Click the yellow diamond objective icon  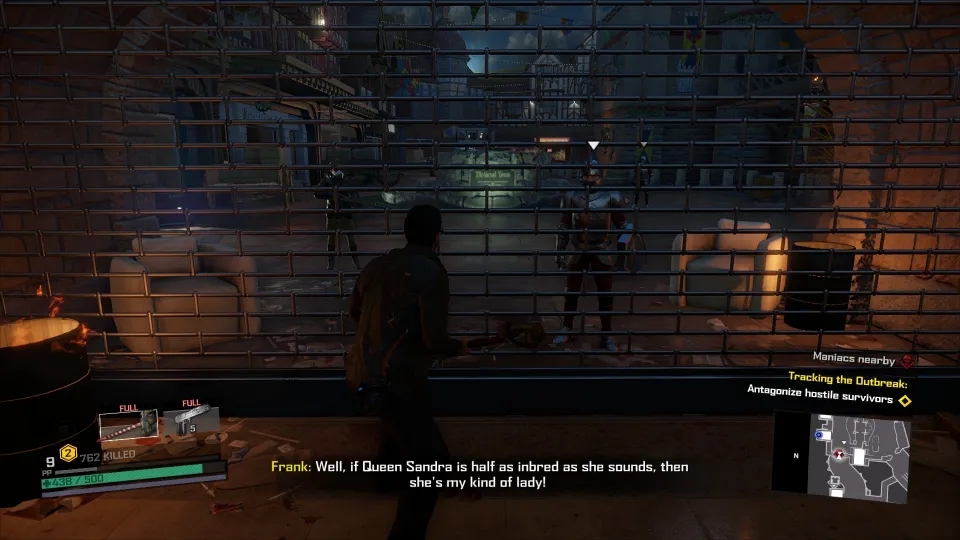point(905,401)
